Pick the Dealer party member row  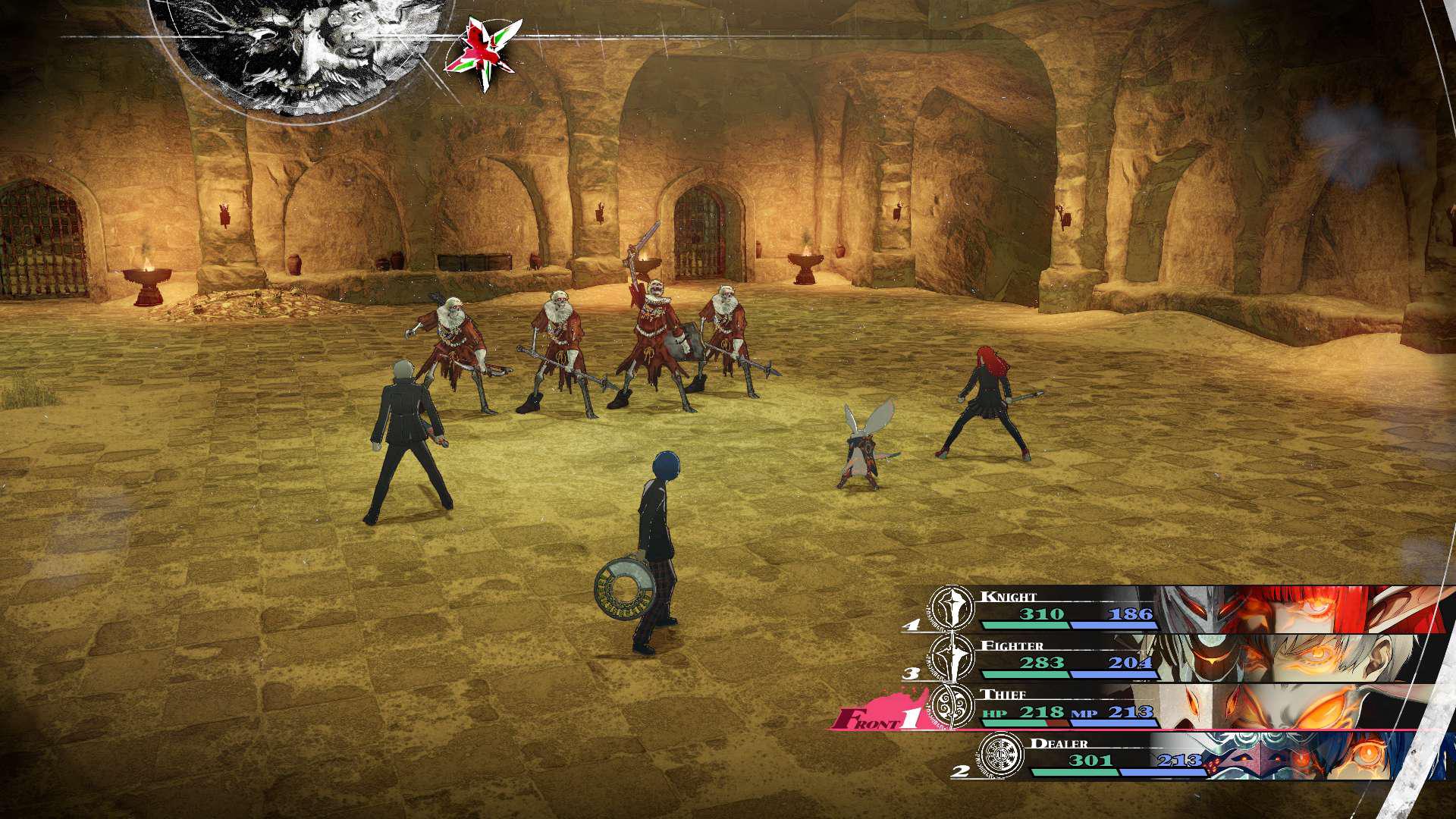tap(1213, 756)
